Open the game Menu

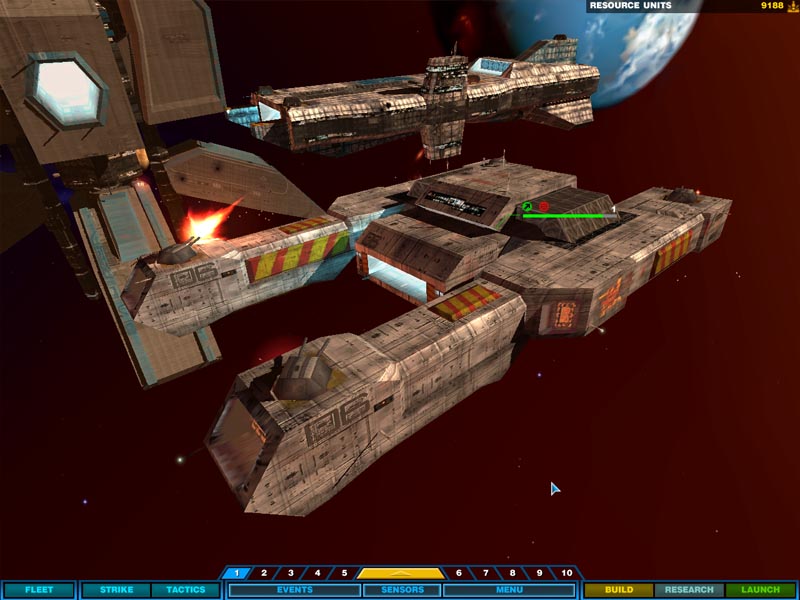pos(509,590)
